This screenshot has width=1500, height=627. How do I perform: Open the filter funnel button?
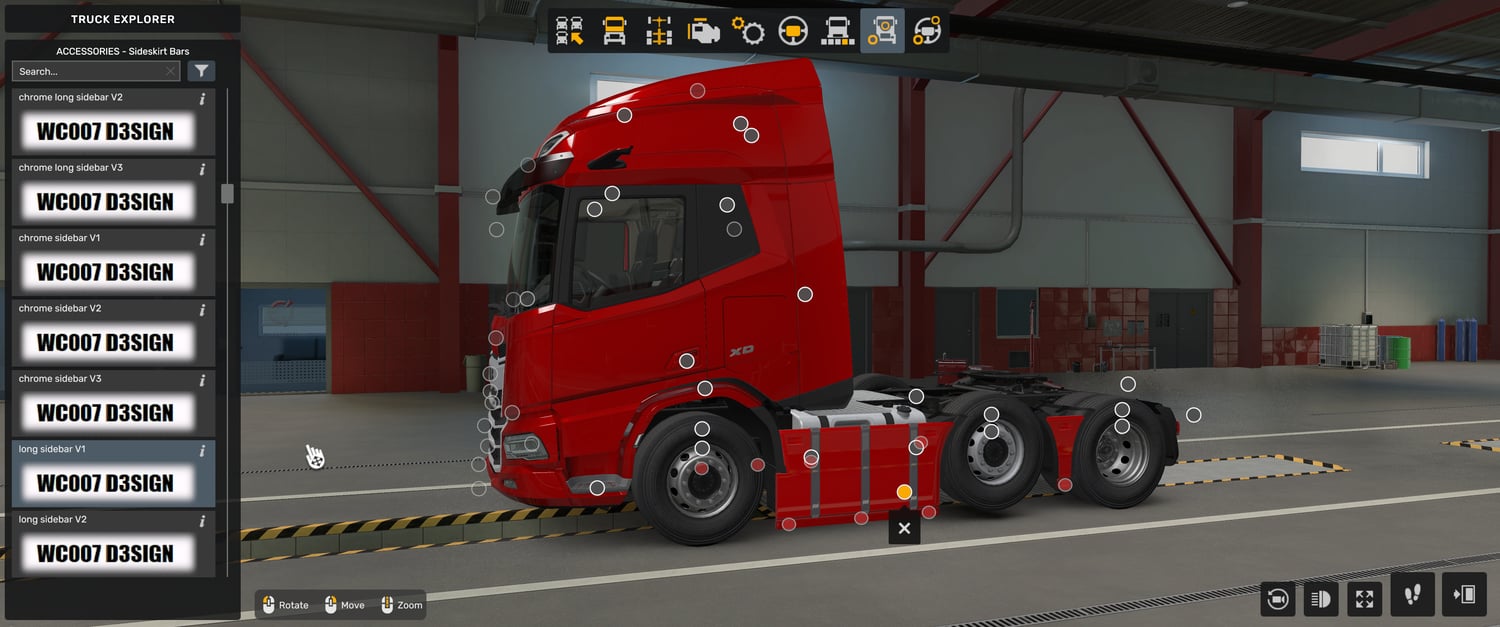click(x=201, y=71)
